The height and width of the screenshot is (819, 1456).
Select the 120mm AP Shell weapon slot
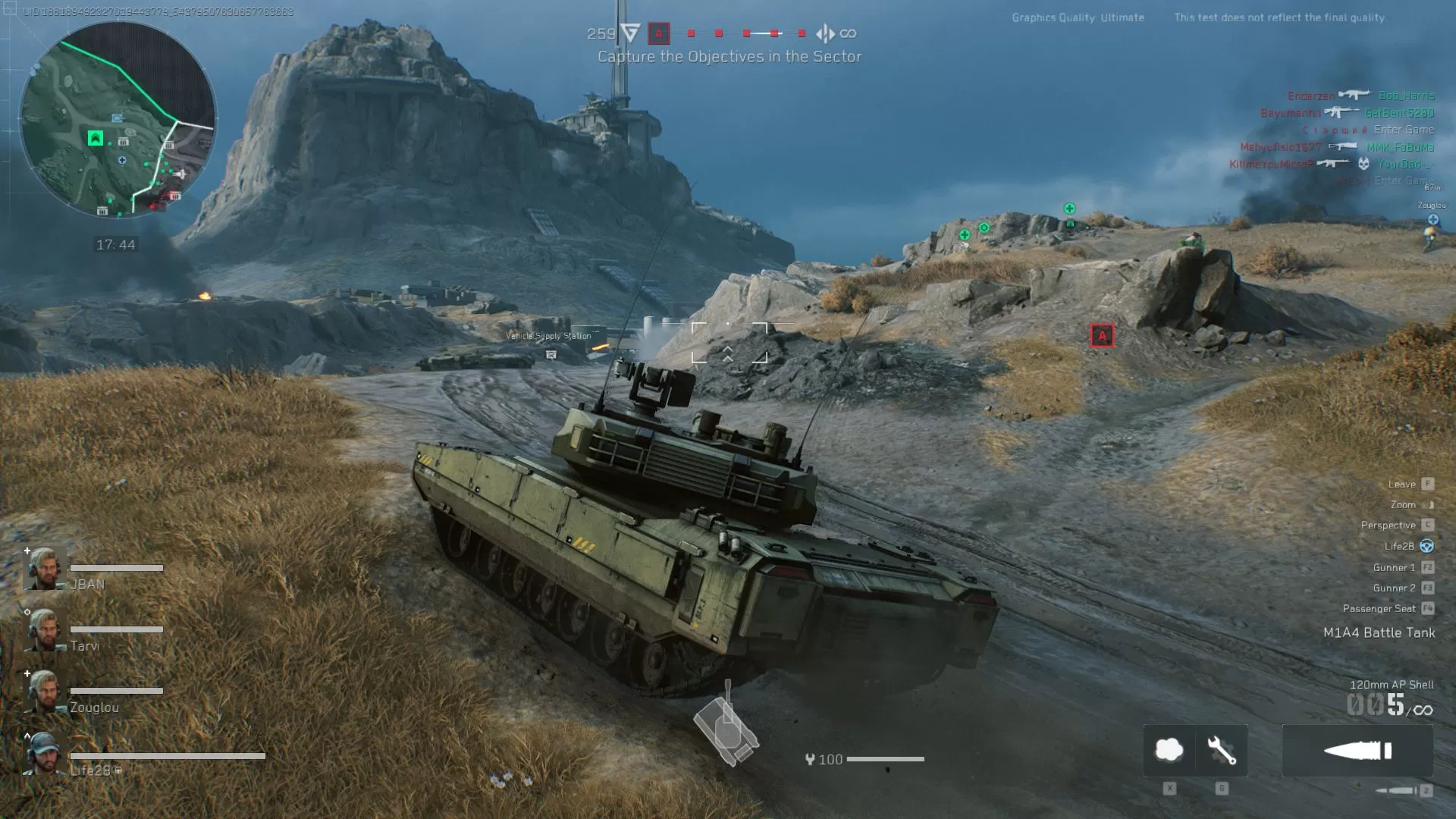click(1357, 751)
